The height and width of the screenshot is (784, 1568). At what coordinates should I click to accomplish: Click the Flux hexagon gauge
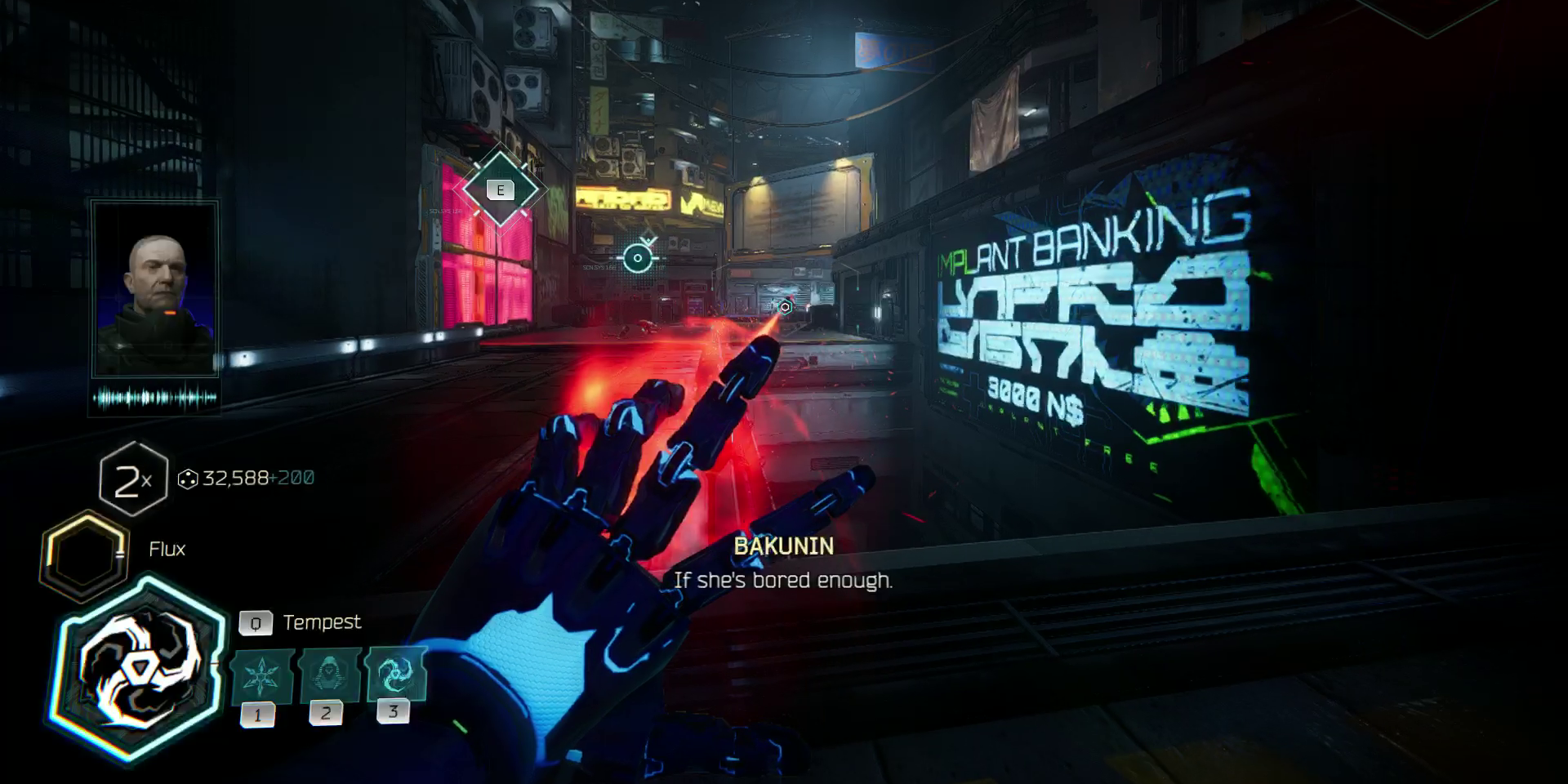coord(84,555)
